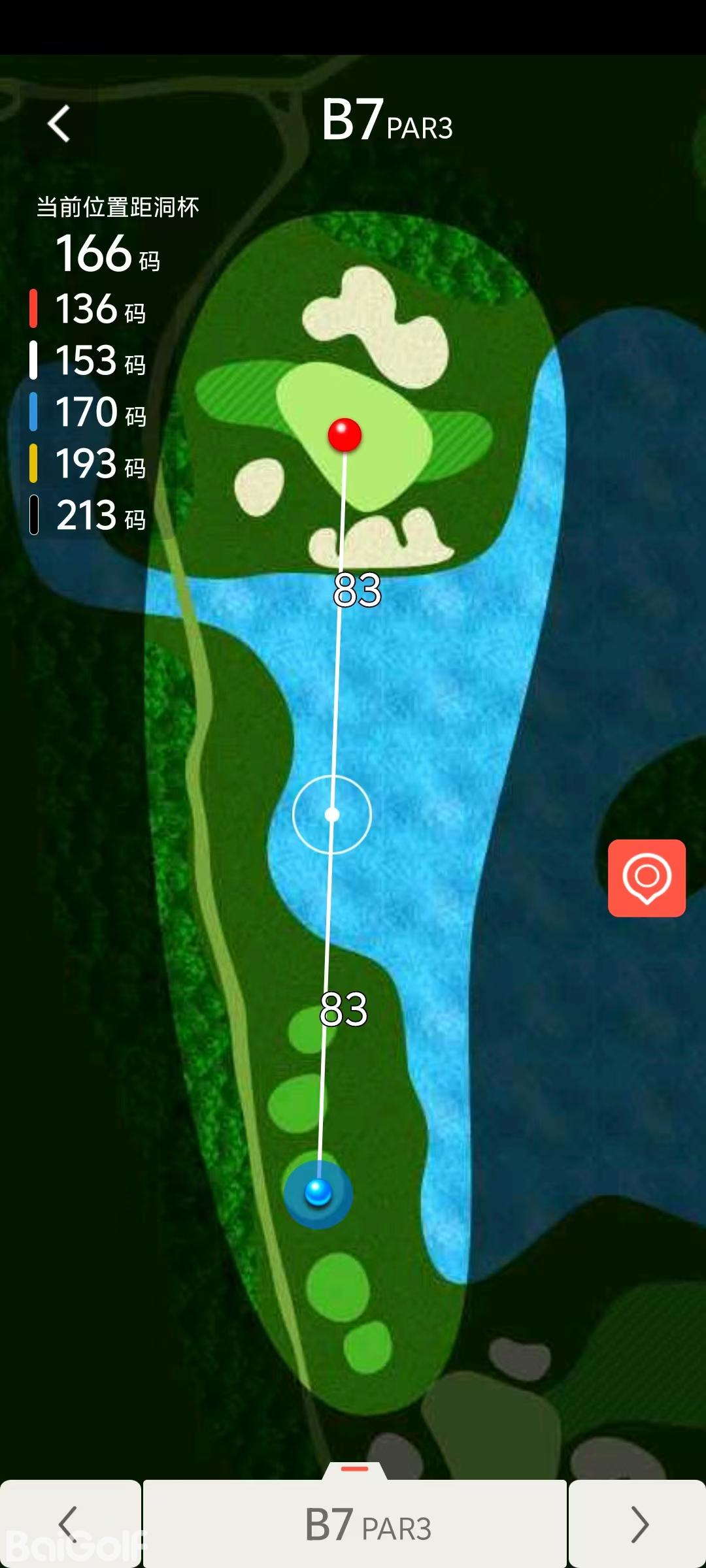Screen dimensions: 706x1568
Task: Advance to the next hole
Action: pos(638,1524)
